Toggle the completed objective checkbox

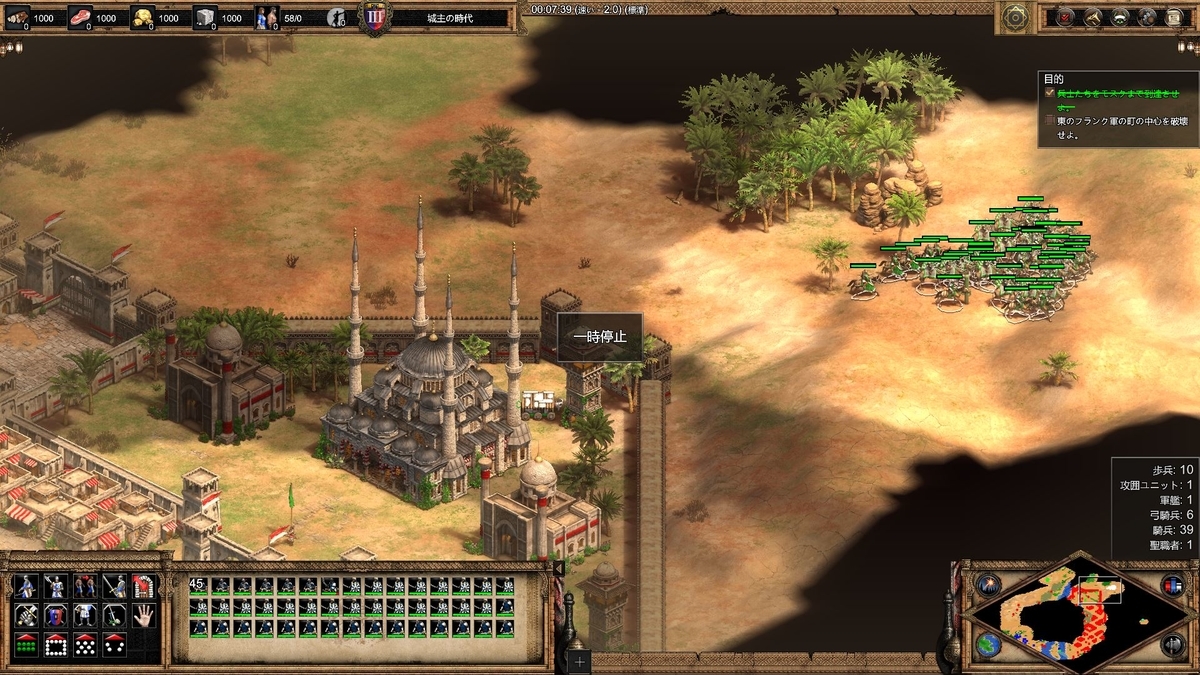pos(1049,92)
